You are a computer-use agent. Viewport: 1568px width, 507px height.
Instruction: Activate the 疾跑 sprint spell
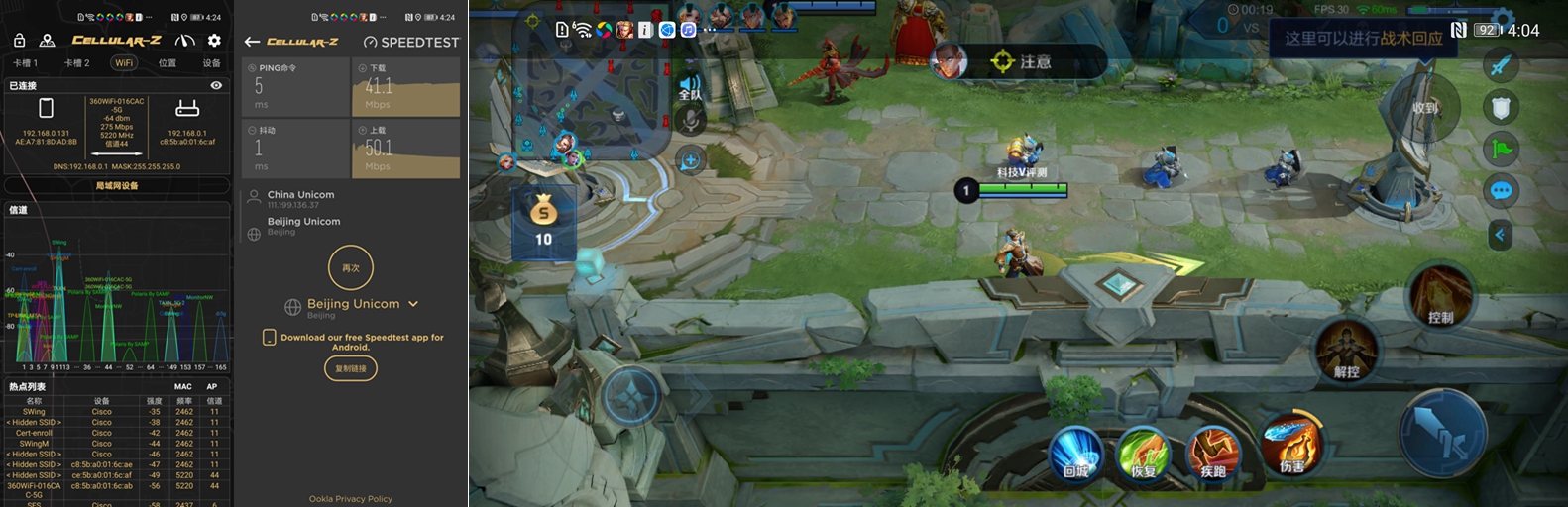pos(1213,455)
